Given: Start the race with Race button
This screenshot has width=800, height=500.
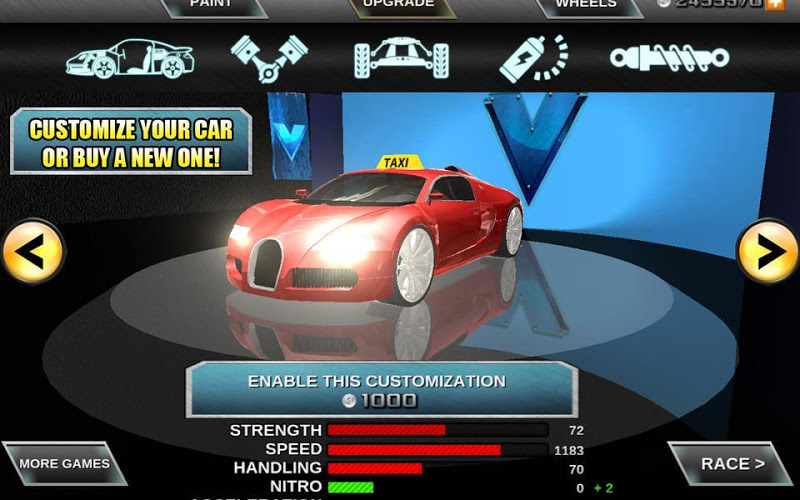Looking at the screenshot, I should click(x=732, y=464).
